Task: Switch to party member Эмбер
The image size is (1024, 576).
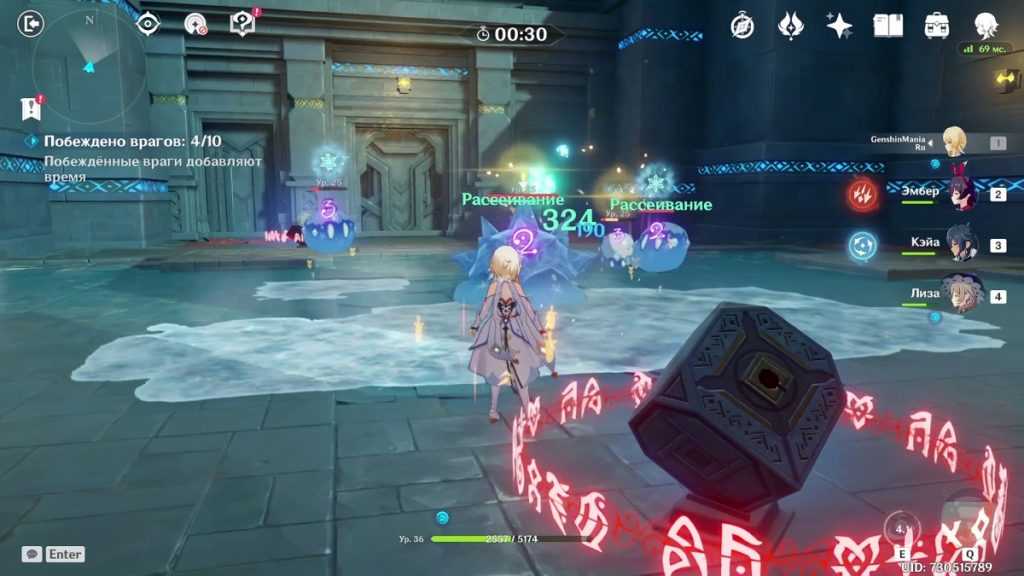Action: click(963, 194)
